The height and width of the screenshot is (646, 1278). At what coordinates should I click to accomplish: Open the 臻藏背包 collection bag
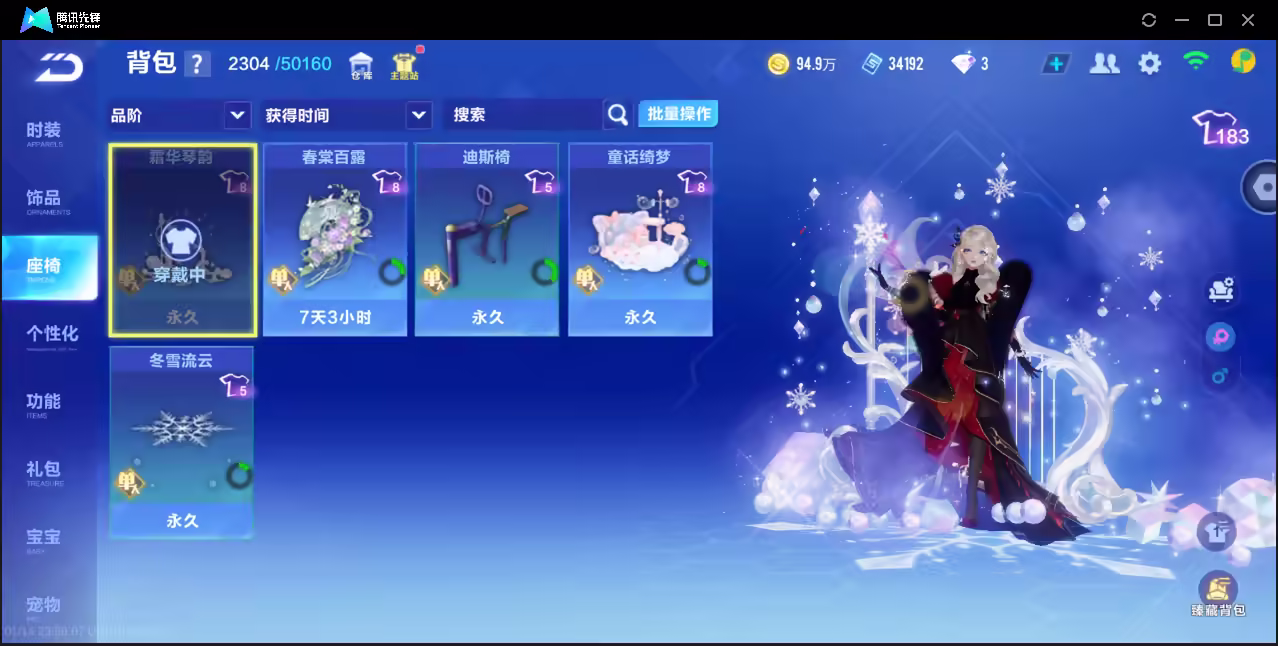1217,594
